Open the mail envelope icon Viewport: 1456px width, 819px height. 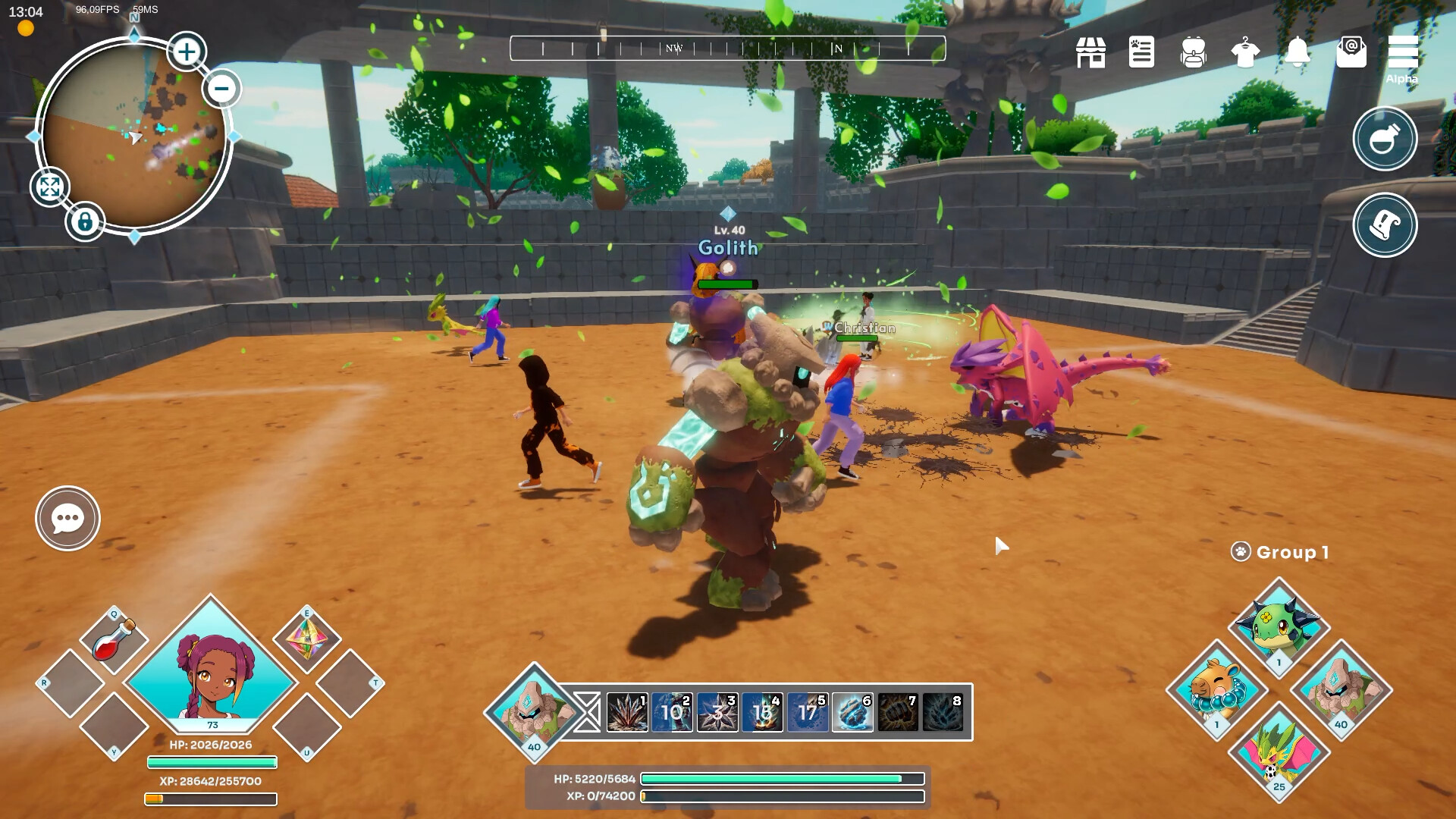[x=1351, y=52]
